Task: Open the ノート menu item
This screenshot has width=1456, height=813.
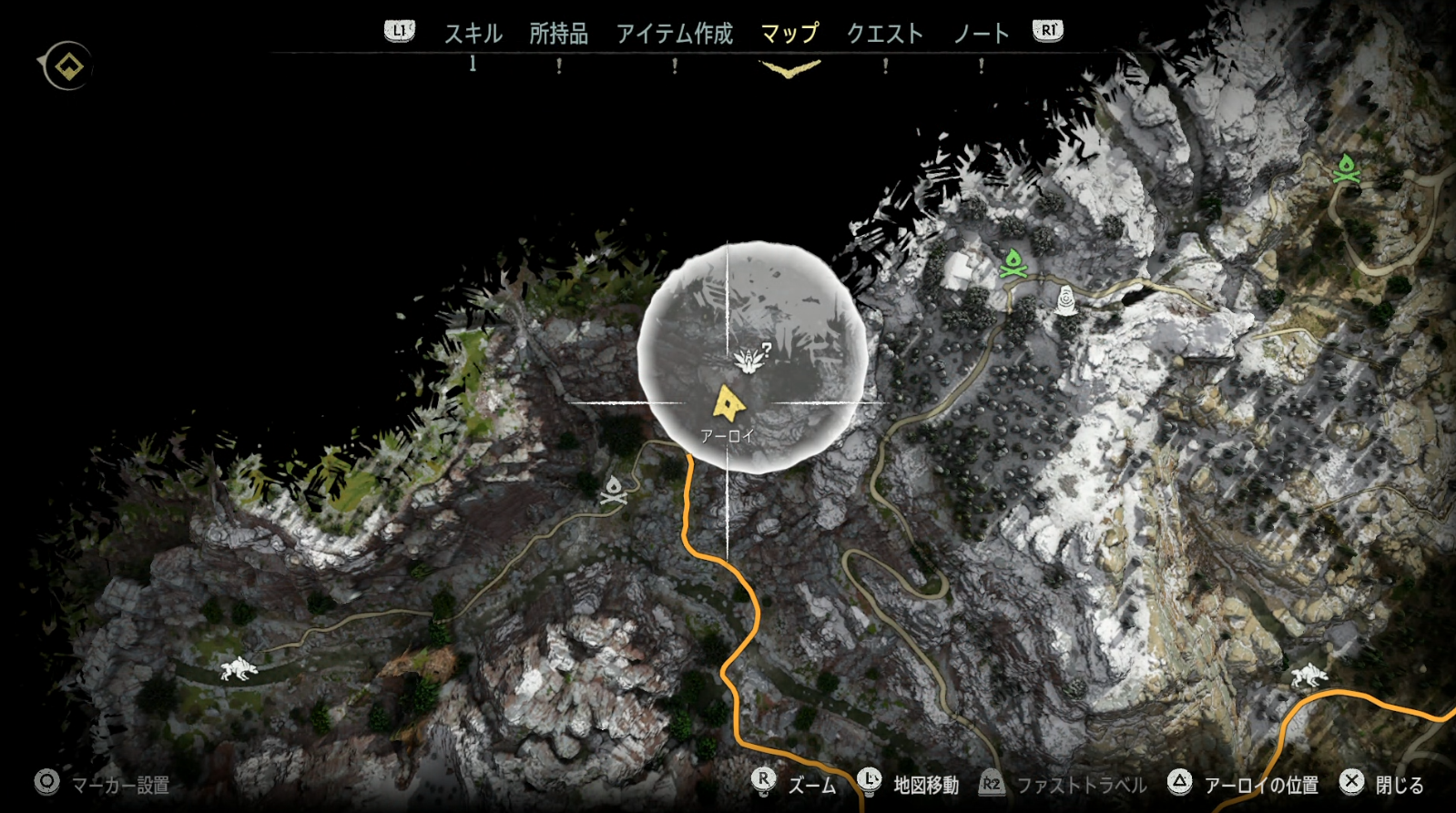Action: 983,33
